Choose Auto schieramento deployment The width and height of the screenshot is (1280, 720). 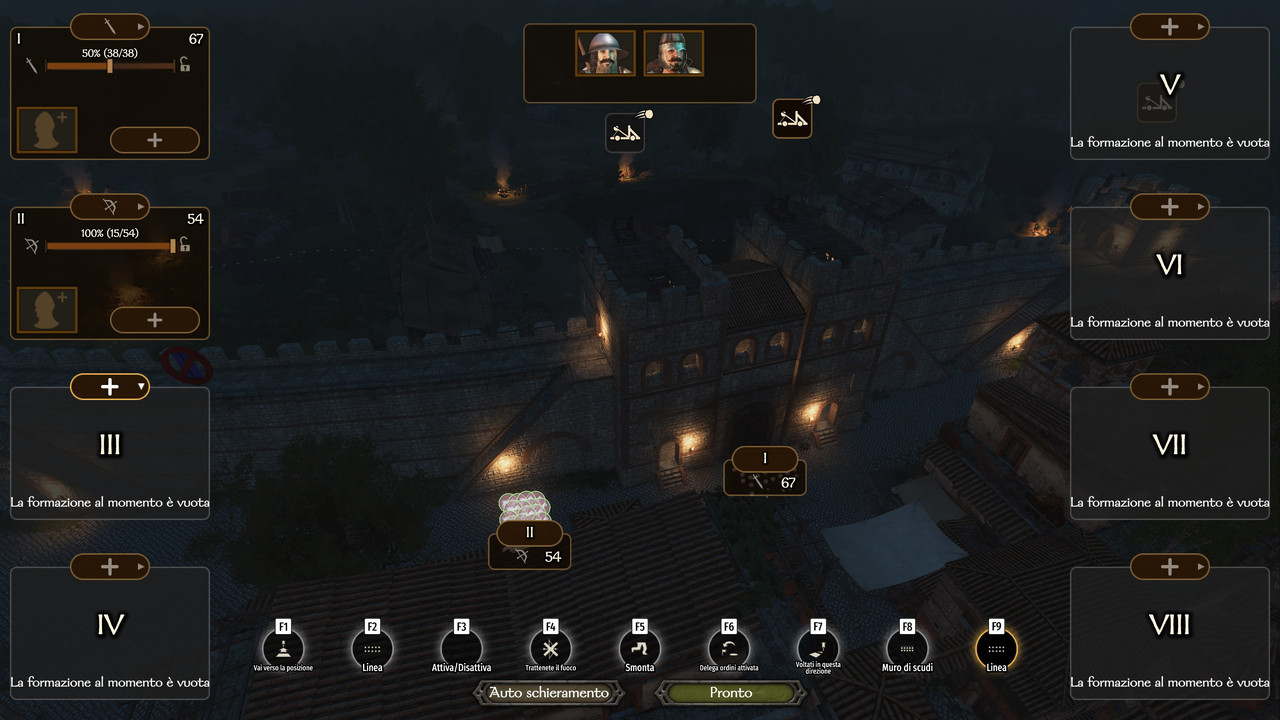(x=548, y=692)
